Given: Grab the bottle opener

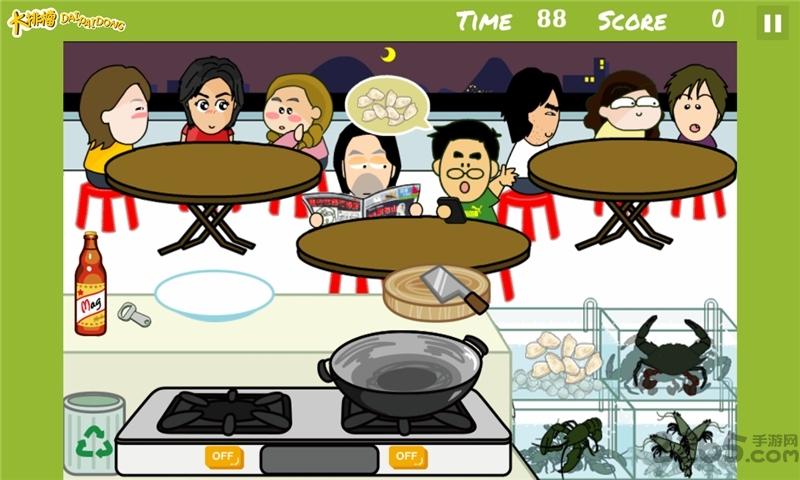Looking at the screenshot, I should coord(134,316).
